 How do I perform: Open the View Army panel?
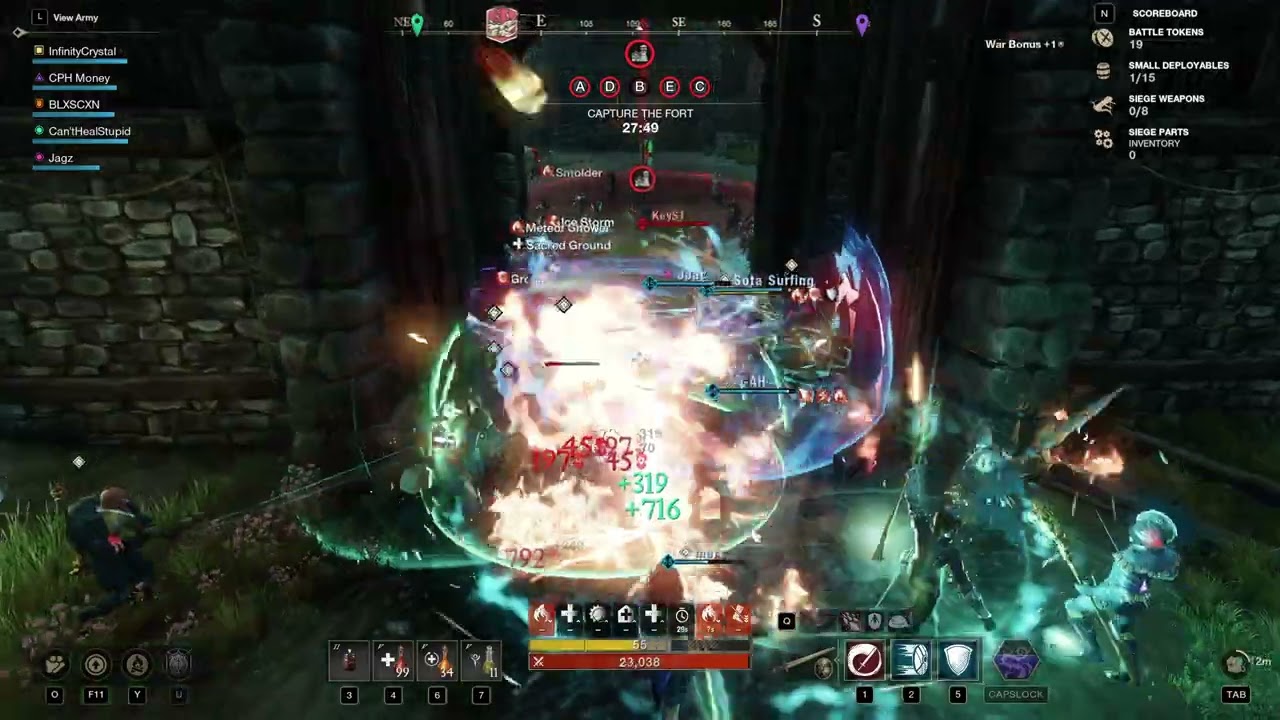[x=75, y=17]
